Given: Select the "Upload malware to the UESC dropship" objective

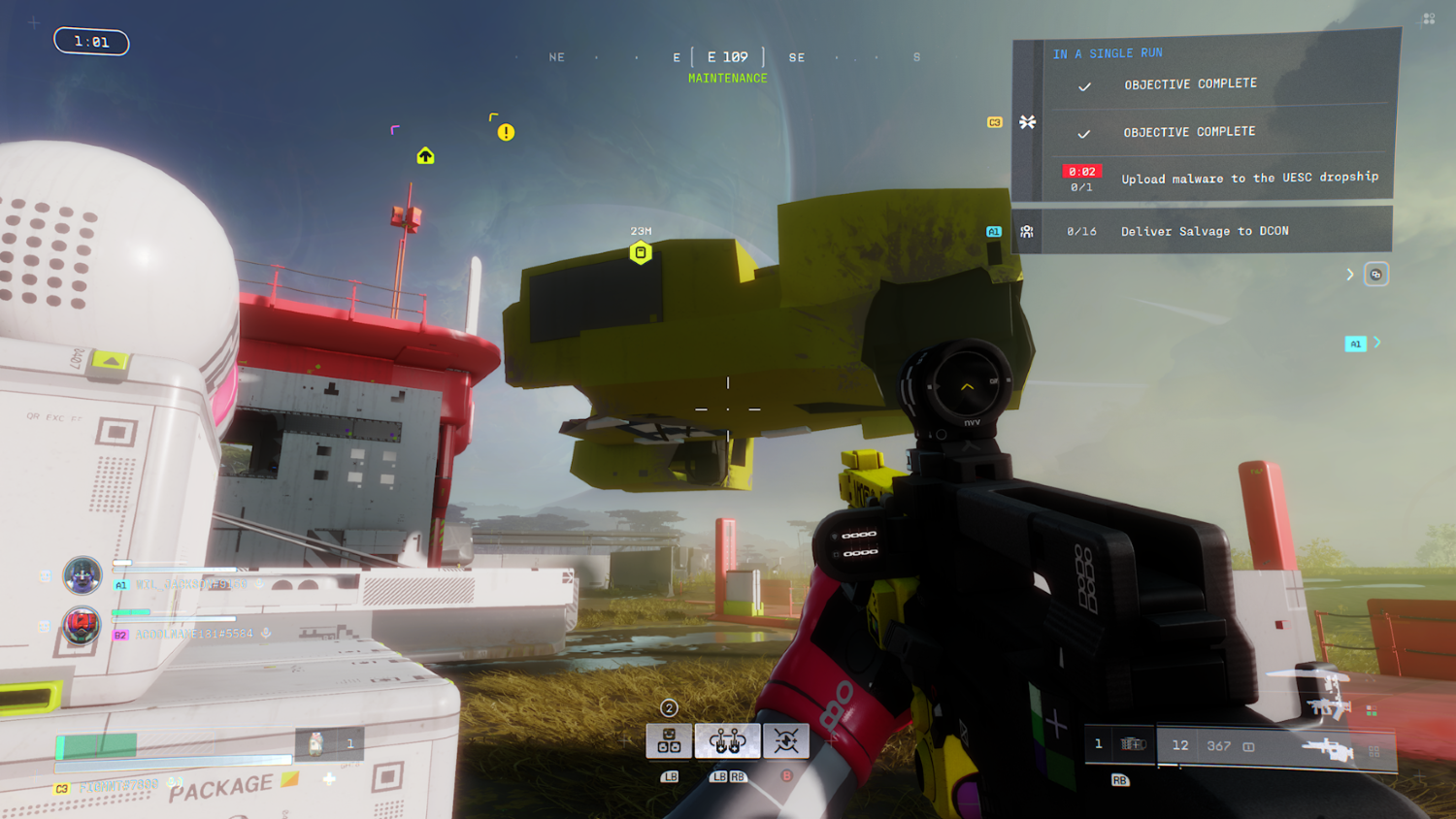Looking at the screenshot, I should 1249,178.
